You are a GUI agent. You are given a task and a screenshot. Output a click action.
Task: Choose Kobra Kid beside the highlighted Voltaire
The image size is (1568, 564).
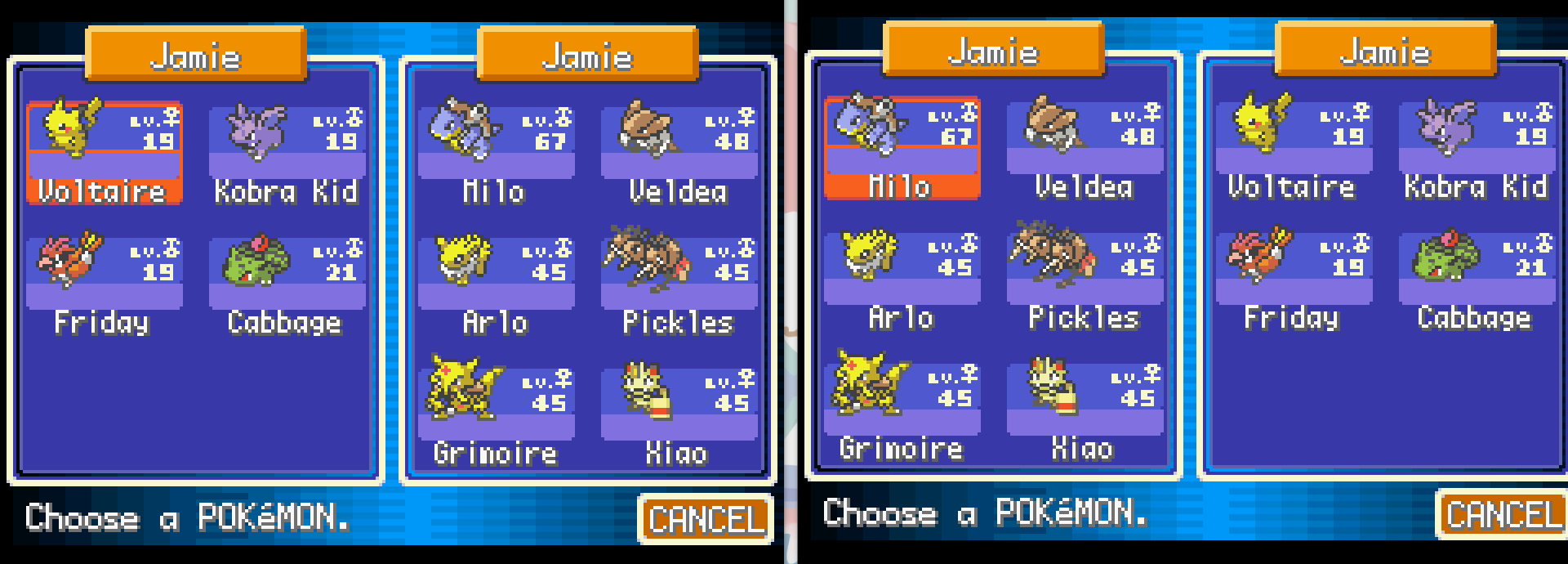(287, 153)
